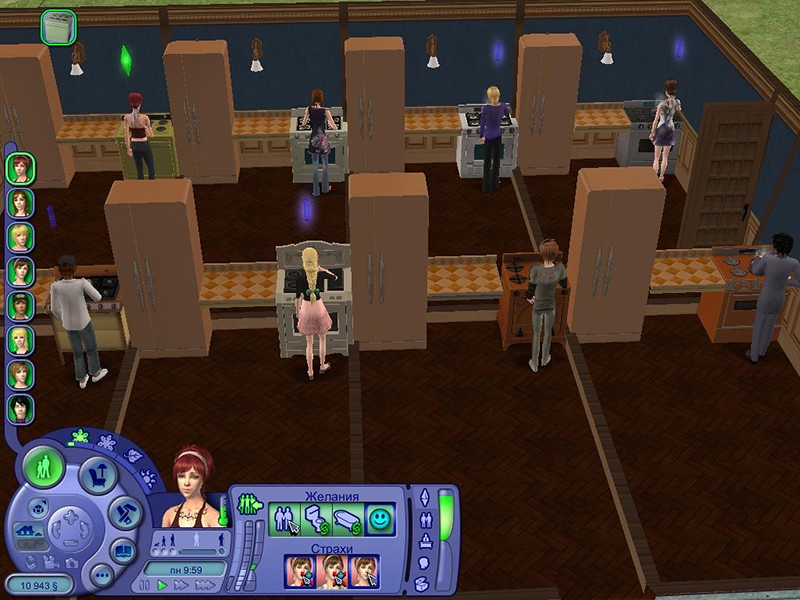Open the Story mode book button
Screen dimensions: 800x600
point(122,549)
